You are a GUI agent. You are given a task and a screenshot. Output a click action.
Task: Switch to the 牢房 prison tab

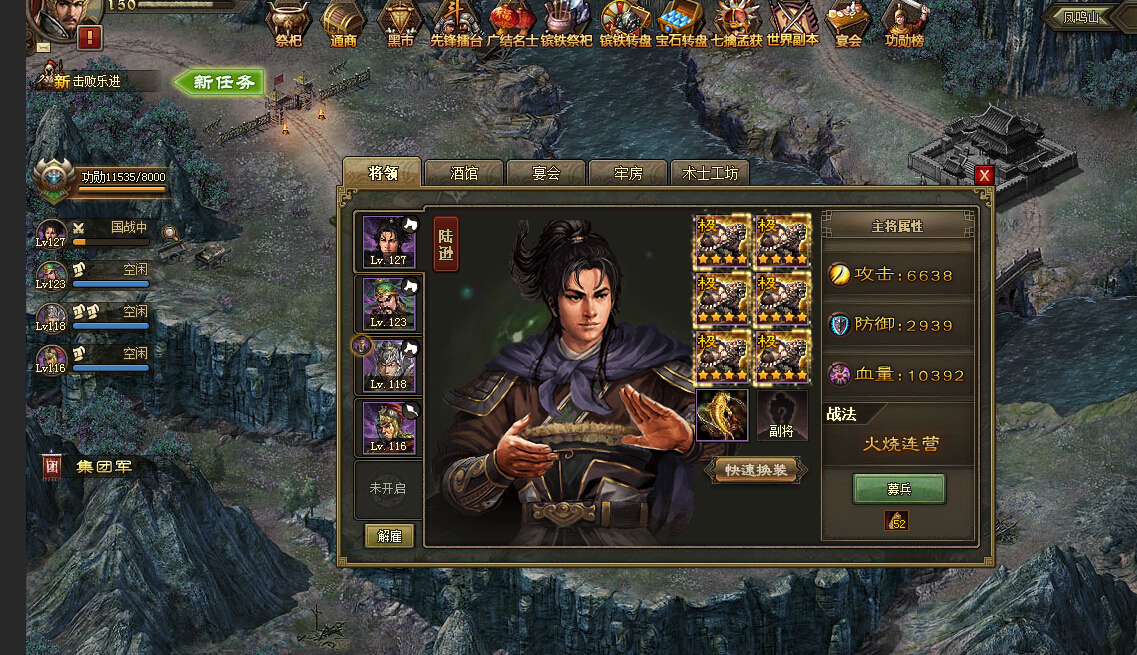click(x=628, y=173)
